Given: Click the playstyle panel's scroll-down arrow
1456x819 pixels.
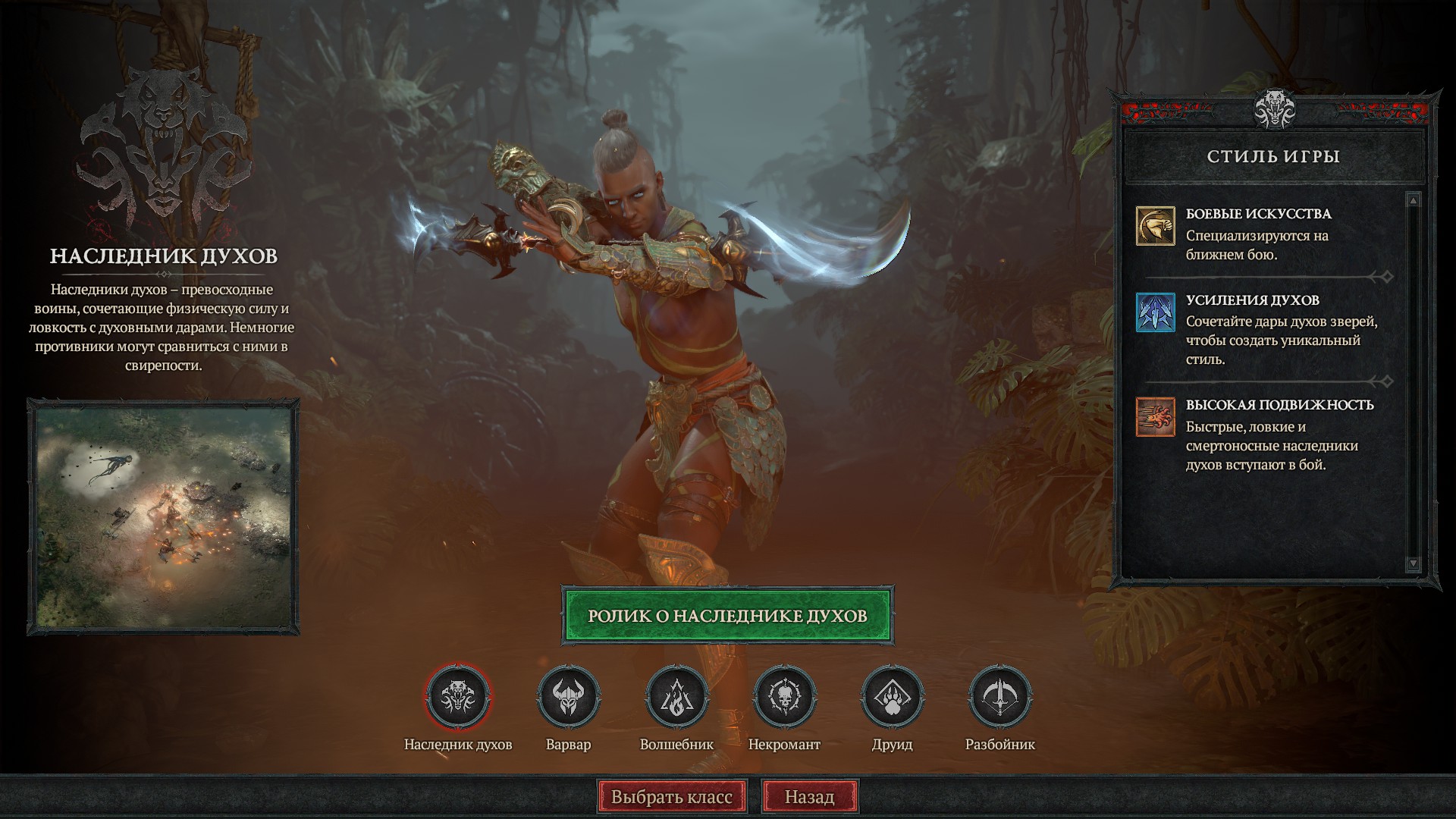Looking at the screenshot, I should pos(1412,563).
